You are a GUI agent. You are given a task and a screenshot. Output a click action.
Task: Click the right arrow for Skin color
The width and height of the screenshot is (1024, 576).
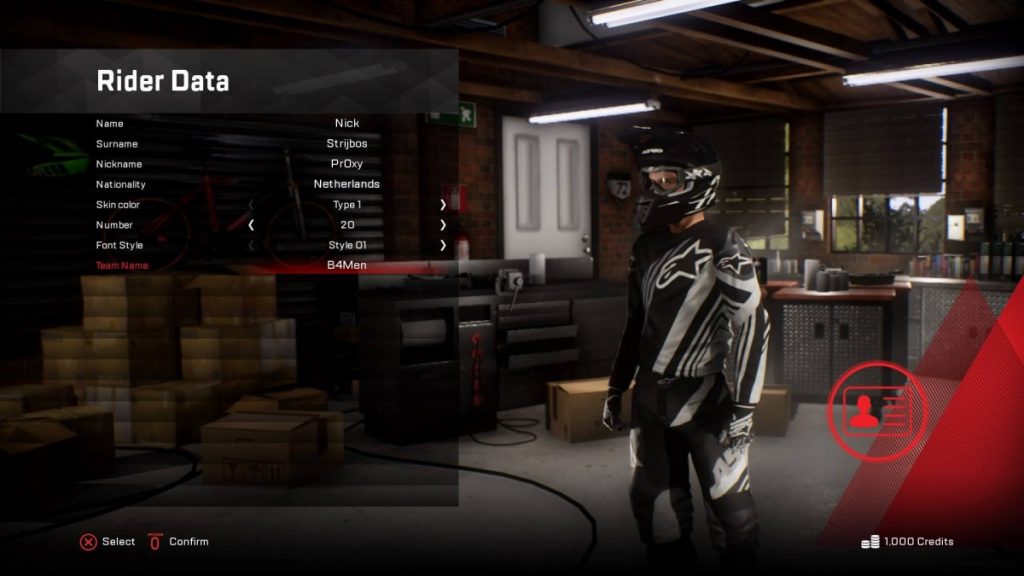443,205
